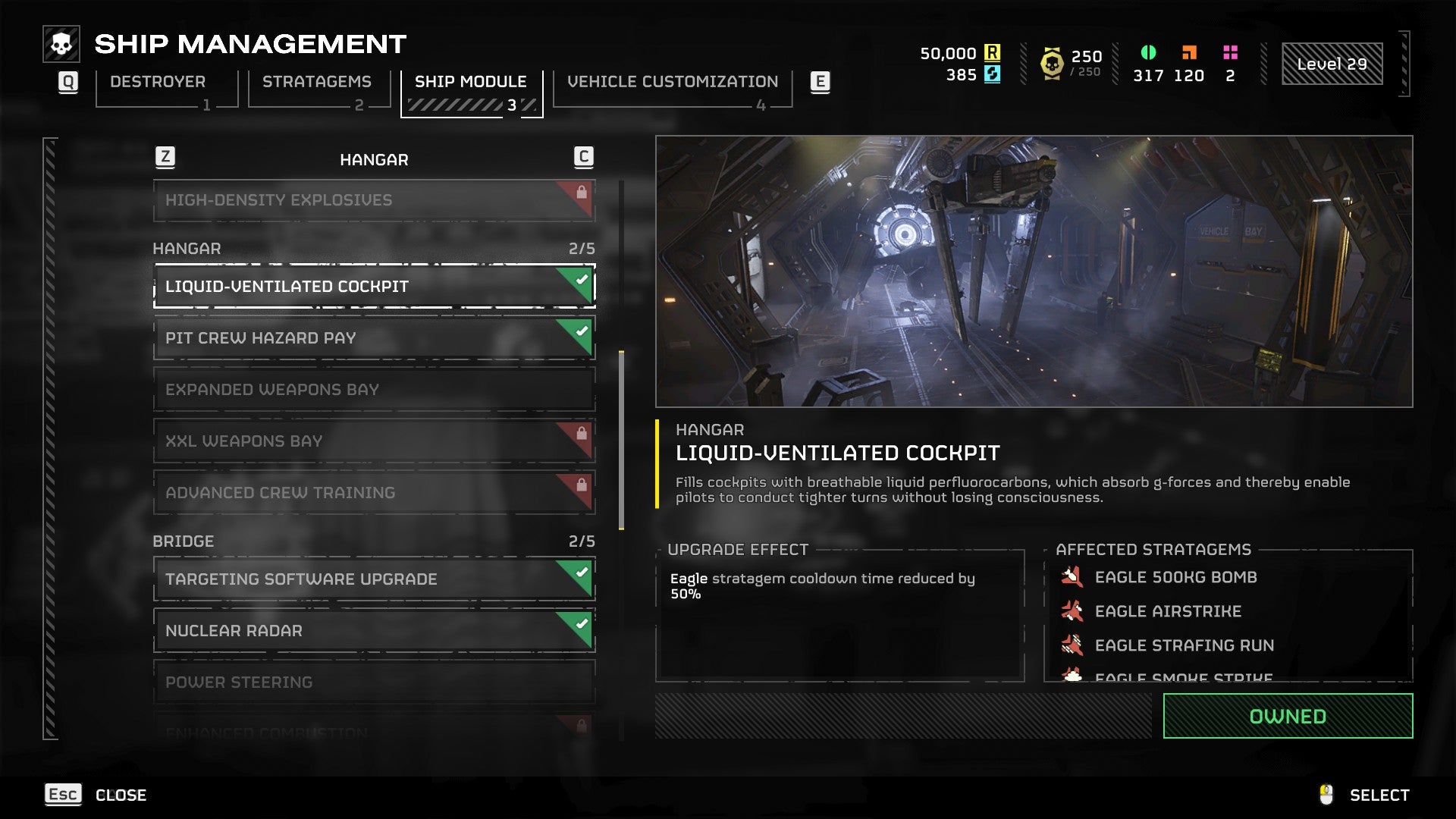Select Pit Crew Hazard Pay upgrade
Image resolution: width=1456 pixels, height=819 pixels.
coord(373,338)
